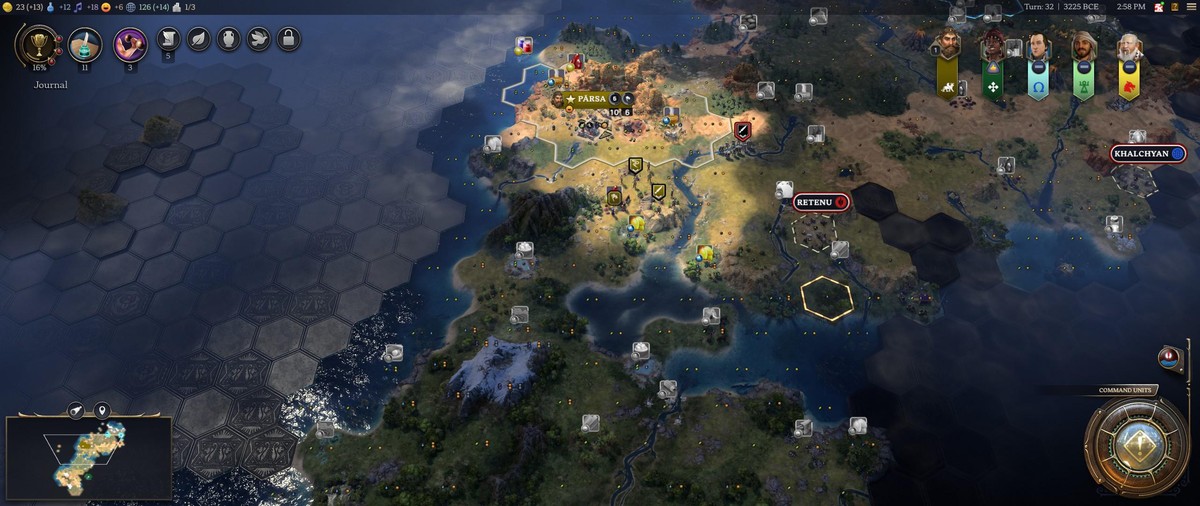1200x506 pixels.
Task: Open the bearded leader portrait with olive banner
Action: coord(948,45)
